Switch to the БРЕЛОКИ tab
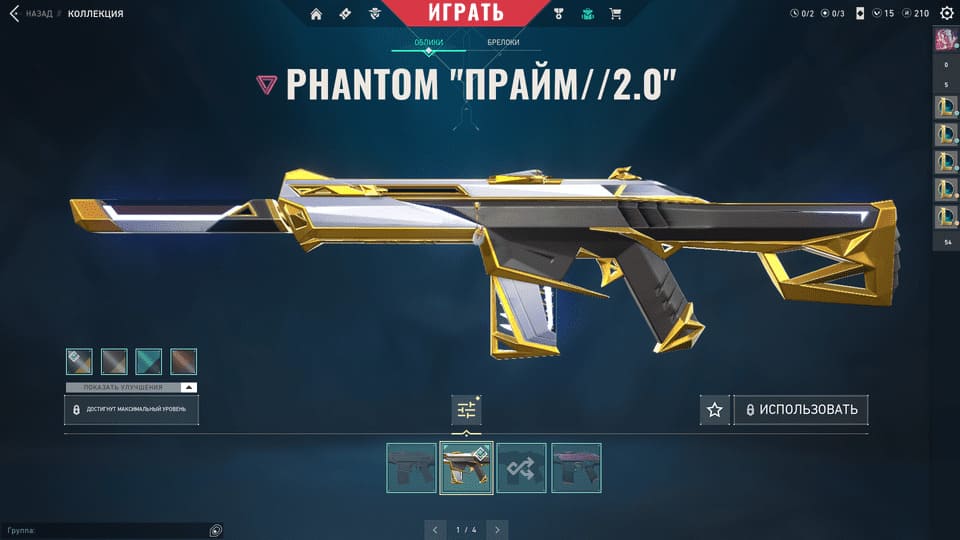 click(x=503, y=43)
